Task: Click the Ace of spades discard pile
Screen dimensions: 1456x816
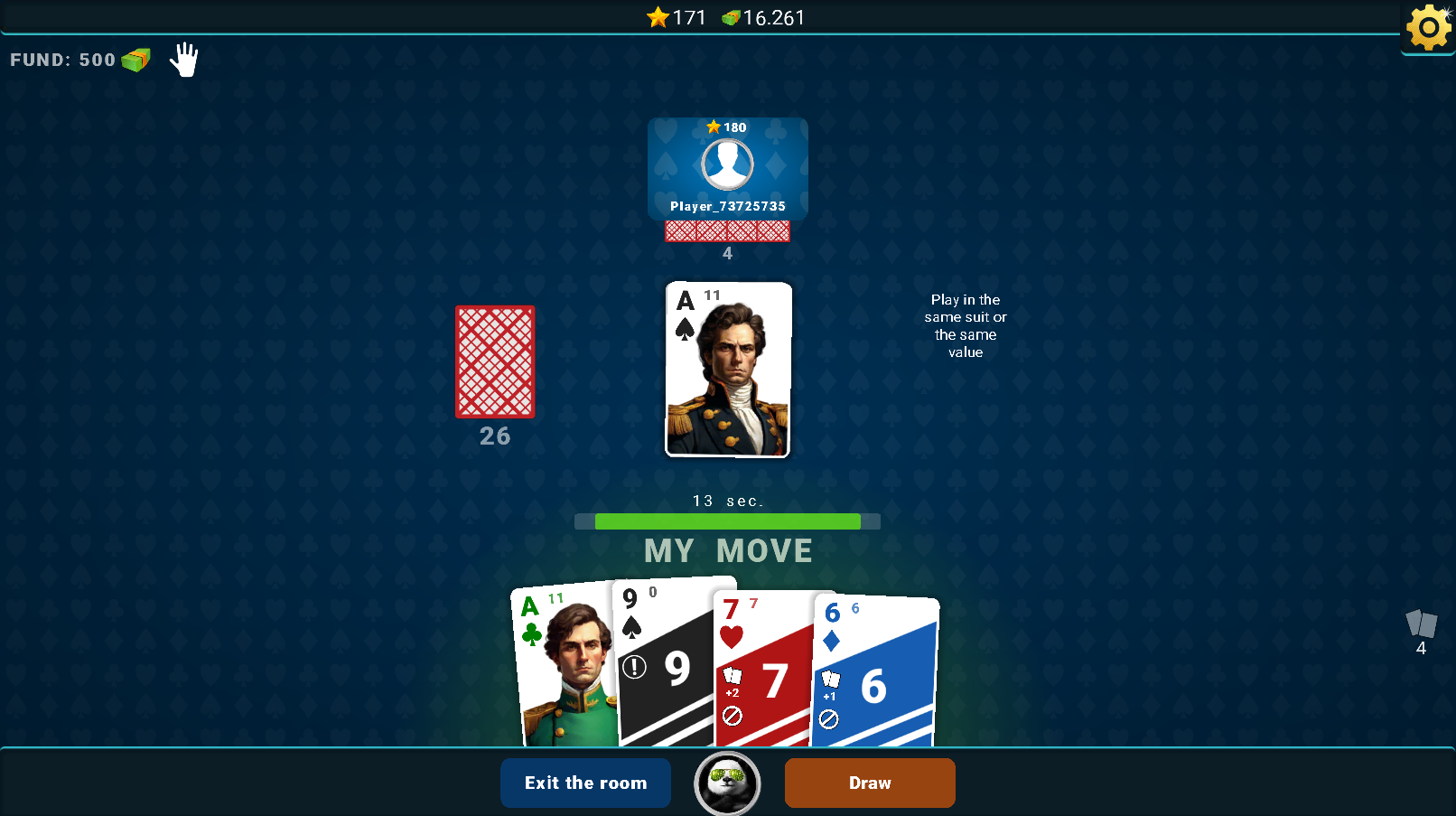Action: (x=727, y=370)
